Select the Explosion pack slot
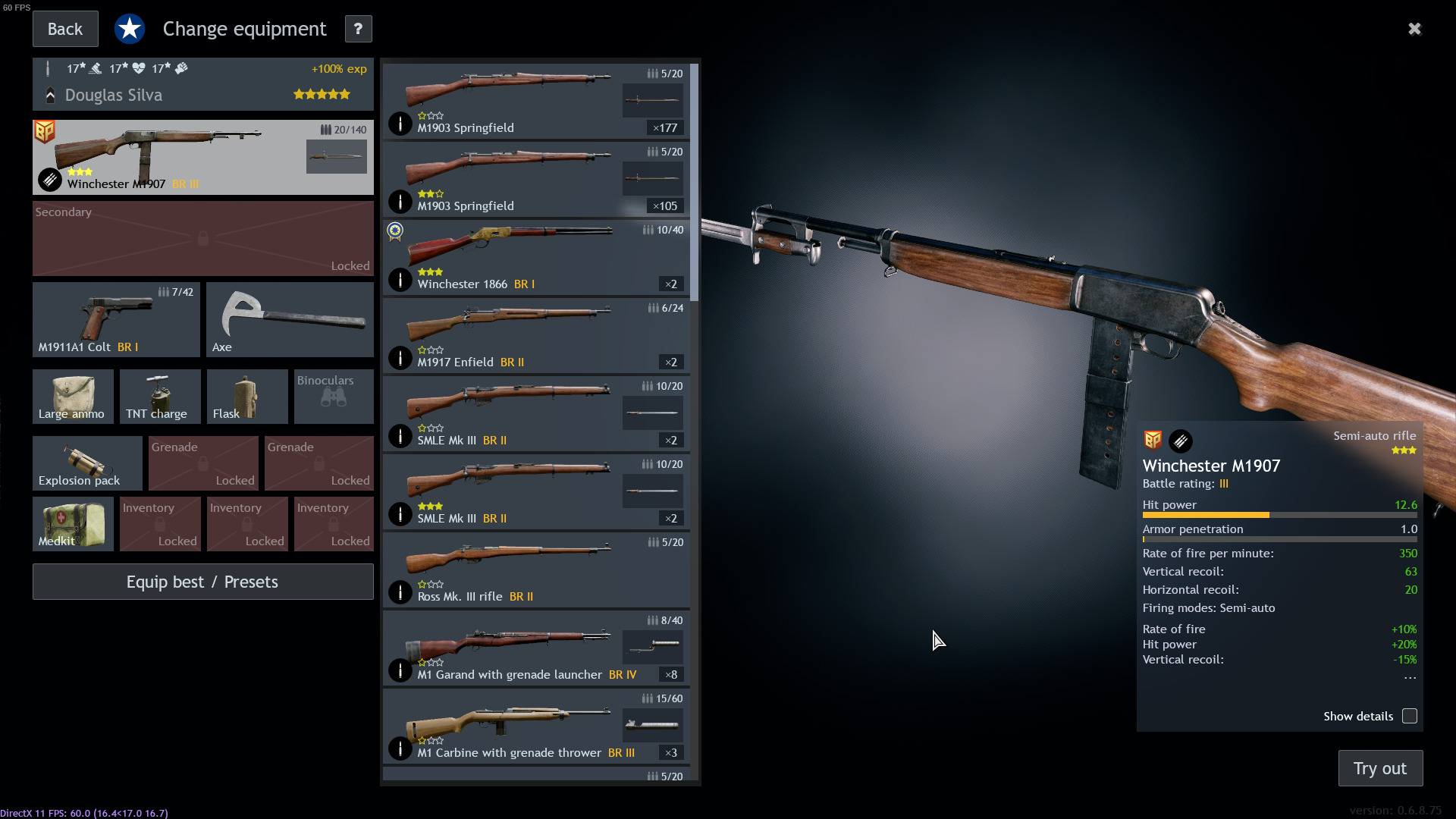The width and height of the screenshot is (1456, 819). 86,463
